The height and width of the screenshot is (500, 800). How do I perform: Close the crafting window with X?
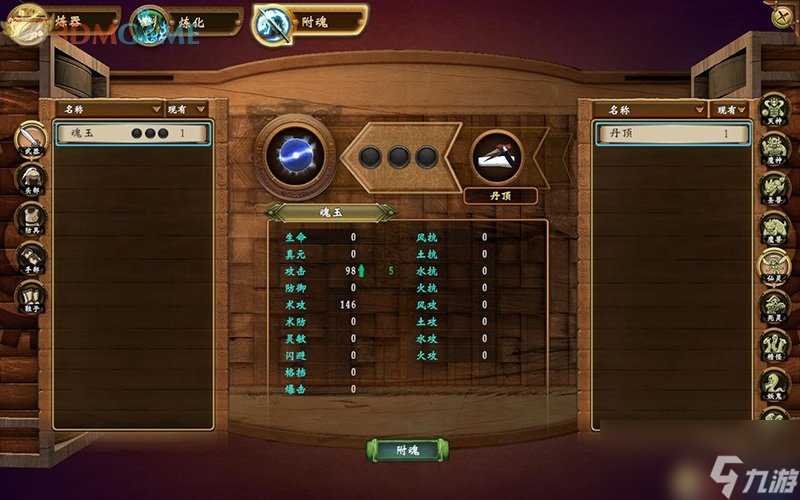[782, 15]
